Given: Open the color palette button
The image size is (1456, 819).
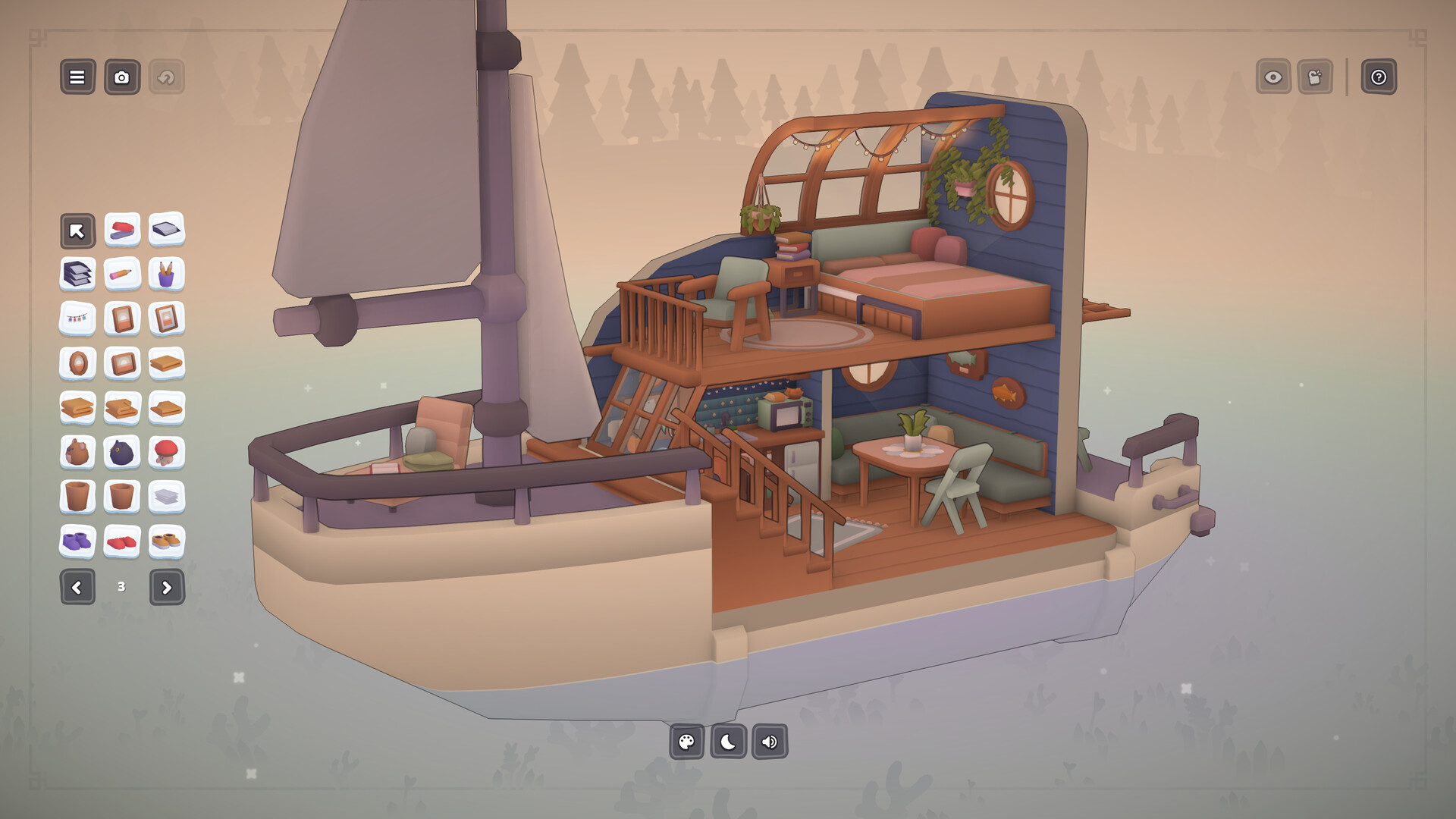Looking at the screenshot, I should (x=687, y=742).
